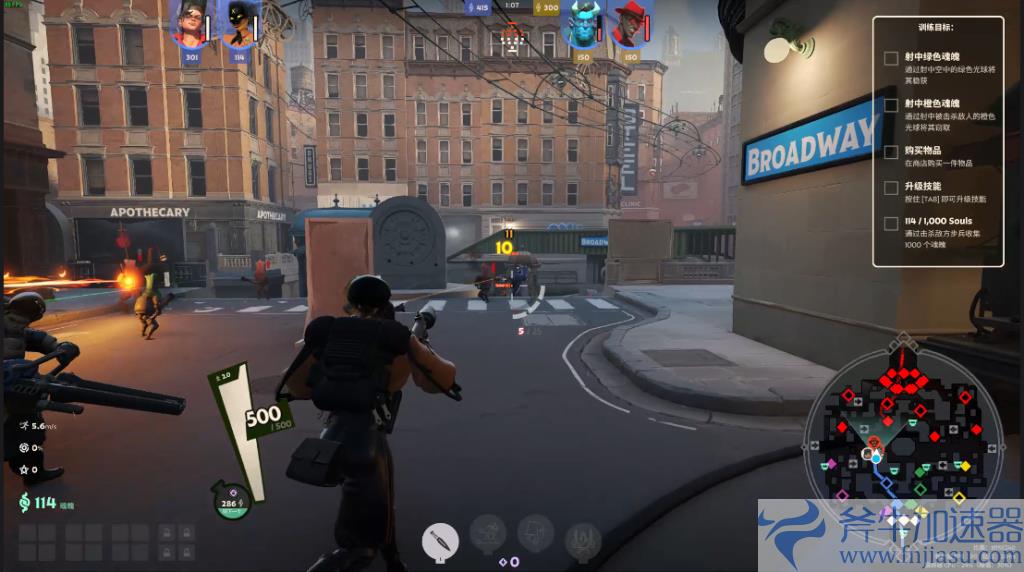The image size is (1024, 572).
Task: Select the knife ability icon
Action: point(440,539)
